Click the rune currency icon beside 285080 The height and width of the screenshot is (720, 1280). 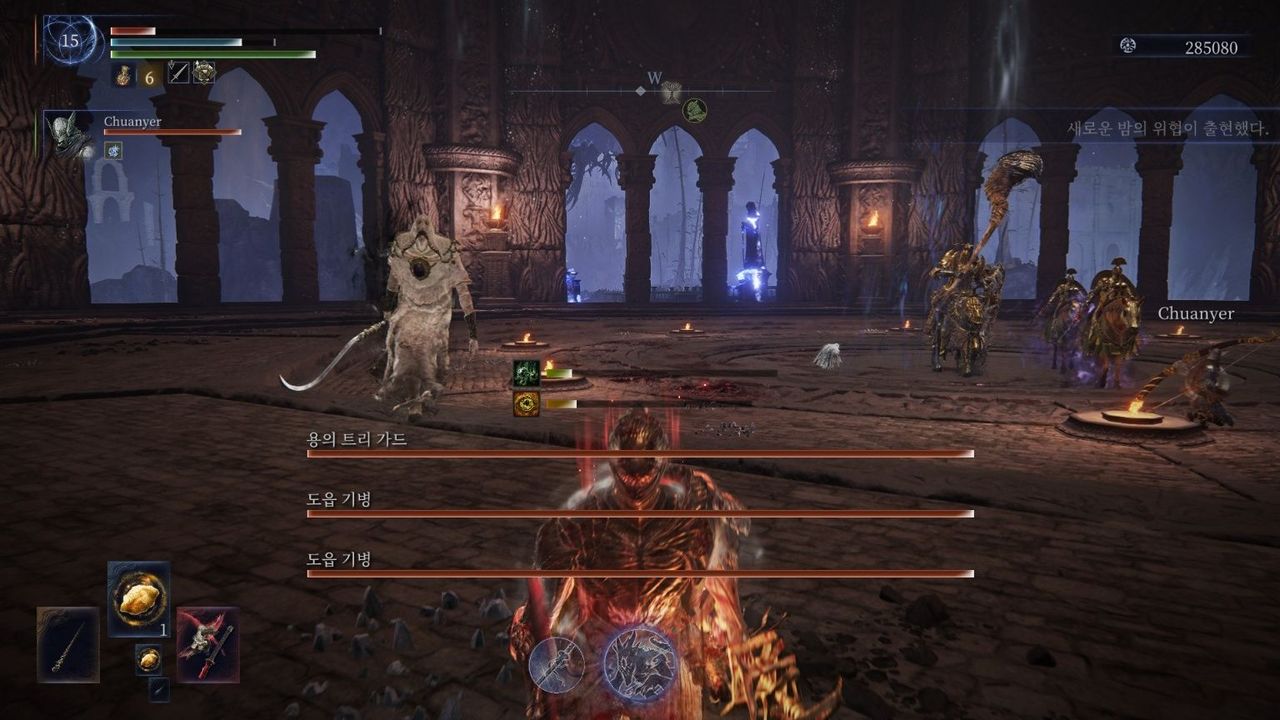tap(1128, 46)
